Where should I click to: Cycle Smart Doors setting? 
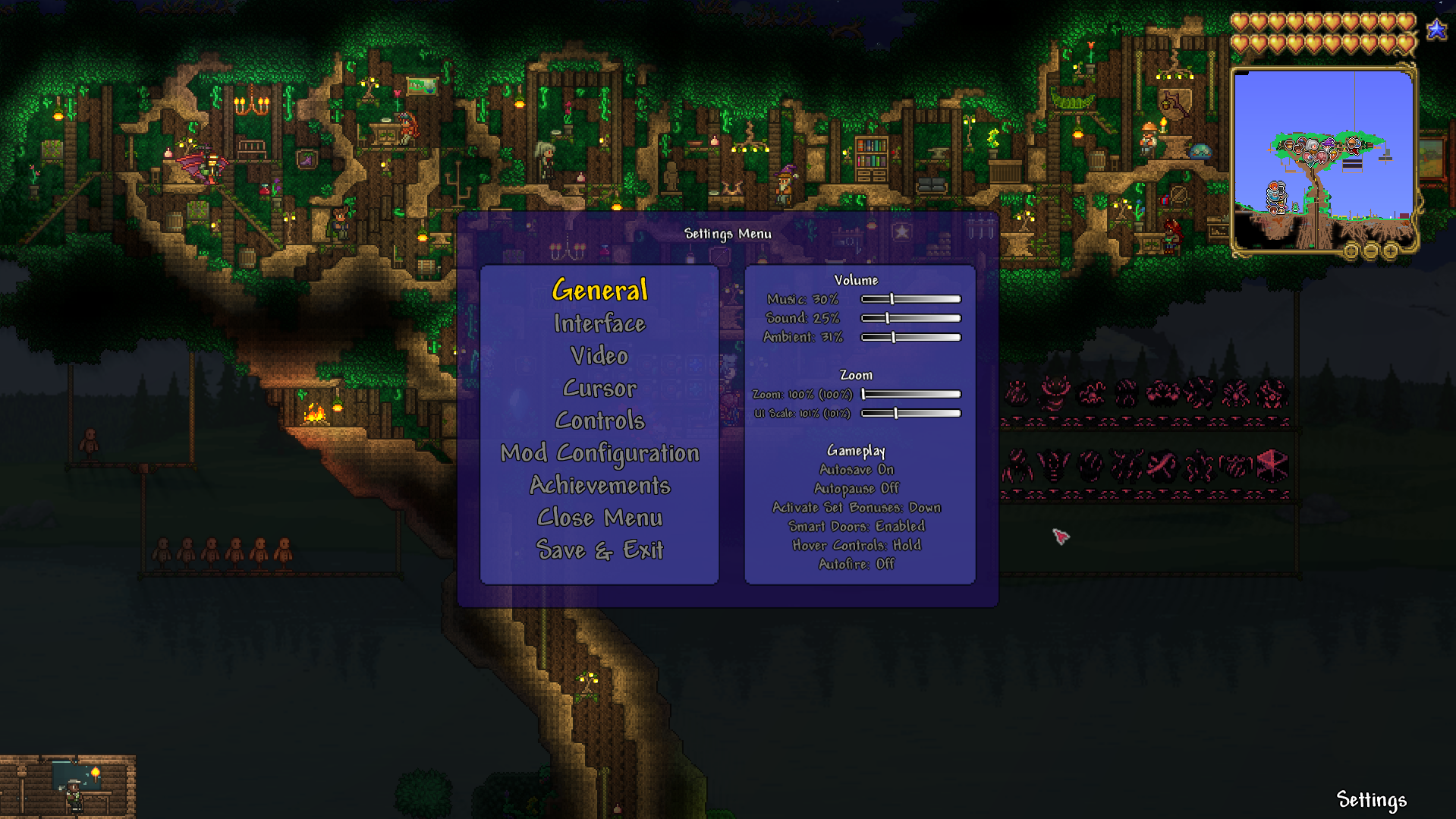[856, 526]
